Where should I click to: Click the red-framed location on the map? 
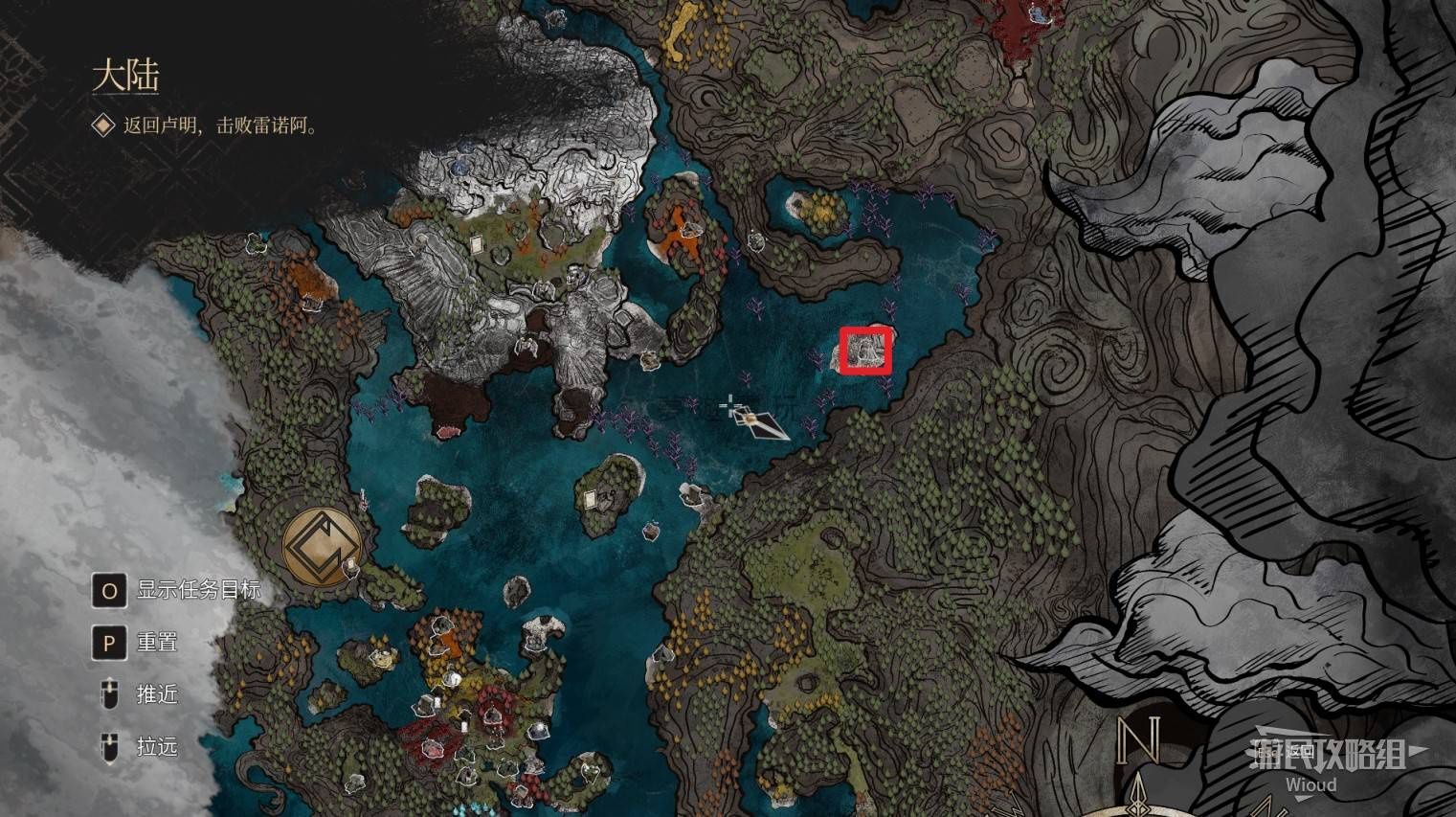click(865, 350)
